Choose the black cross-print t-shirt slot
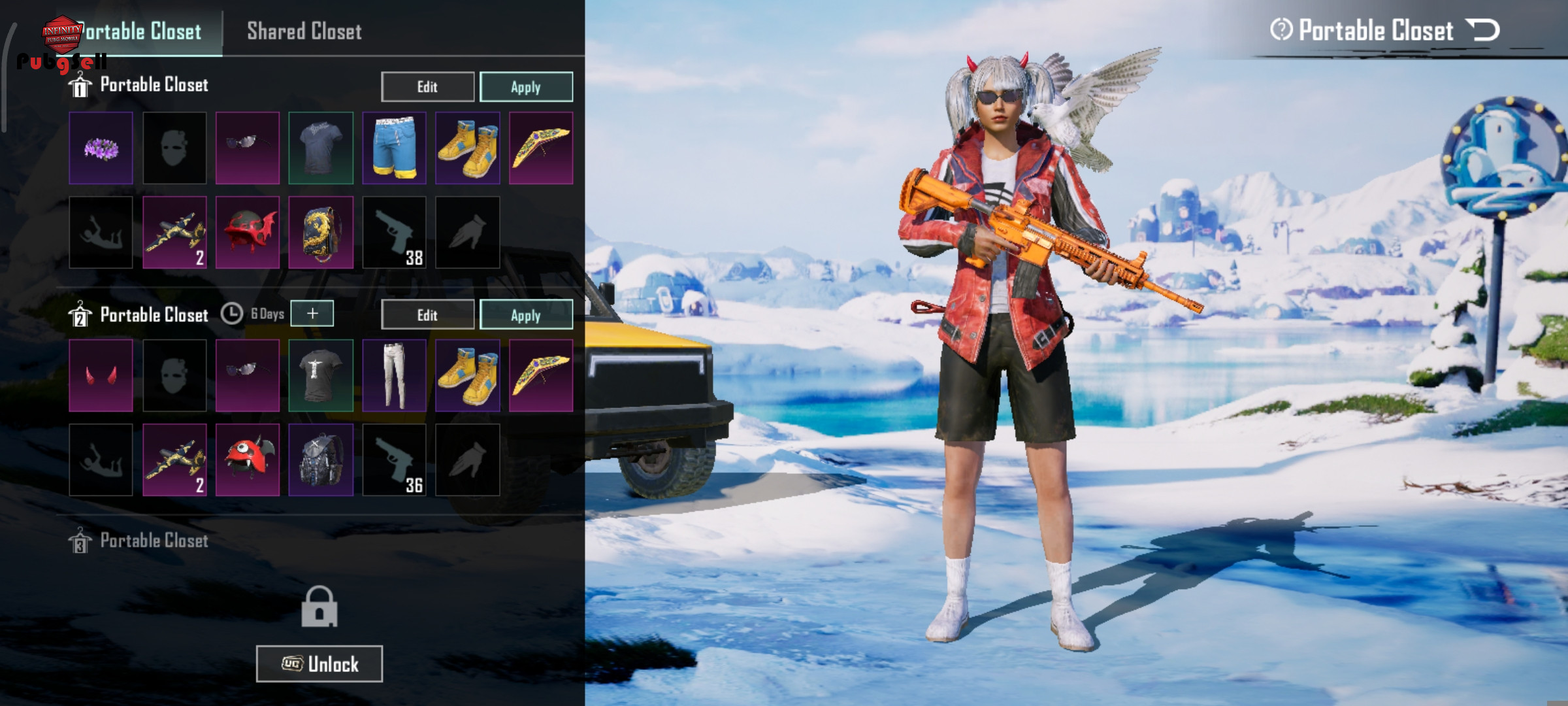 tap(321, 375)
